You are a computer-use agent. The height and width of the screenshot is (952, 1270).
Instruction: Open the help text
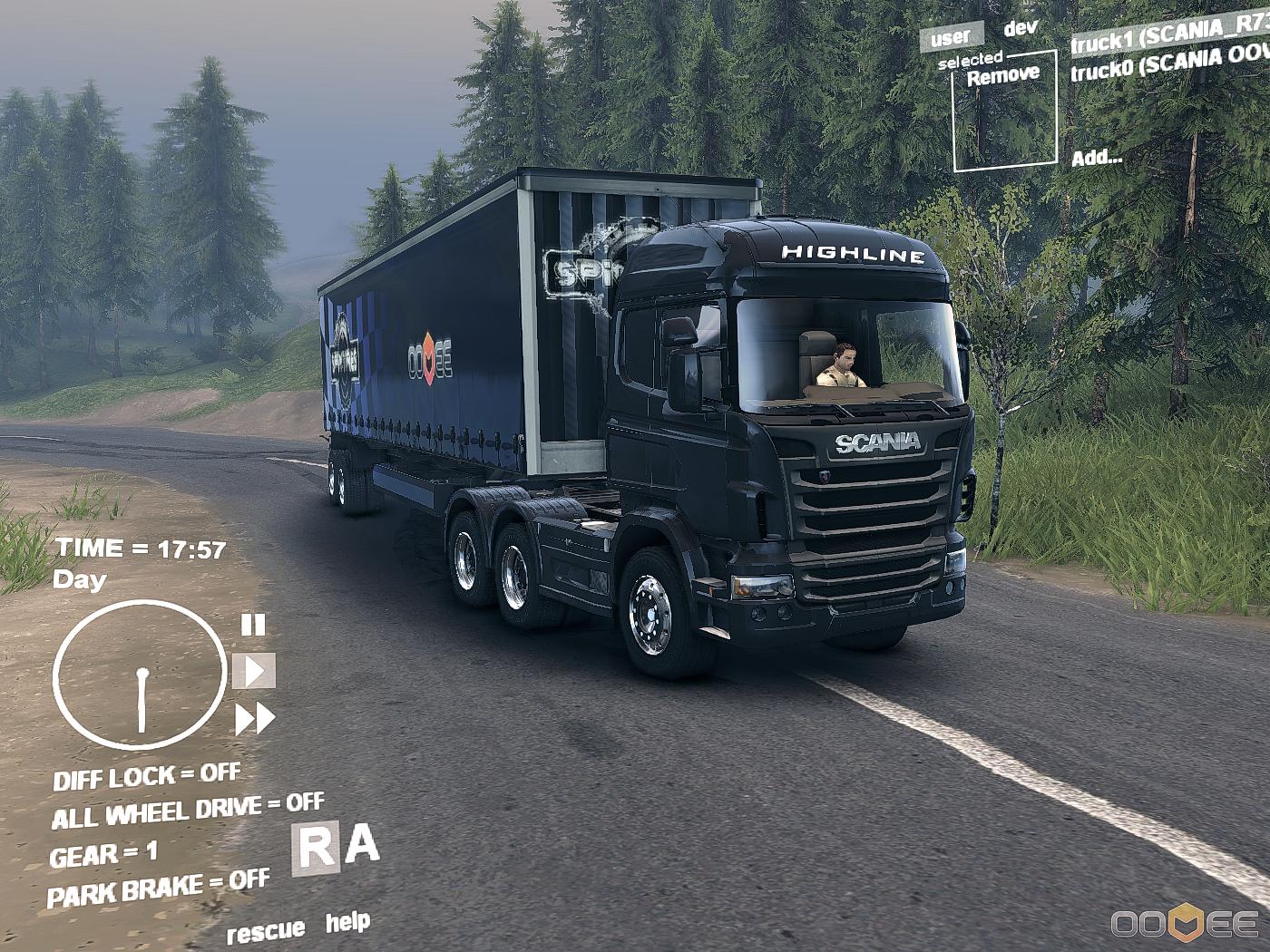tap(347, 923)
